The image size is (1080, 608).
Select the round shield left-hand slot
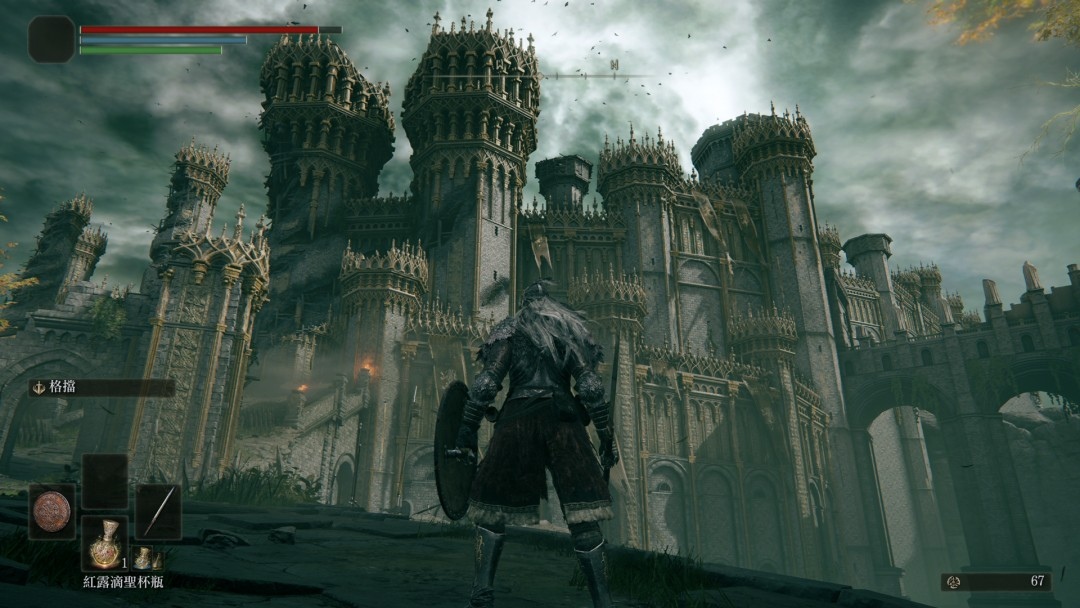point(52,511)
